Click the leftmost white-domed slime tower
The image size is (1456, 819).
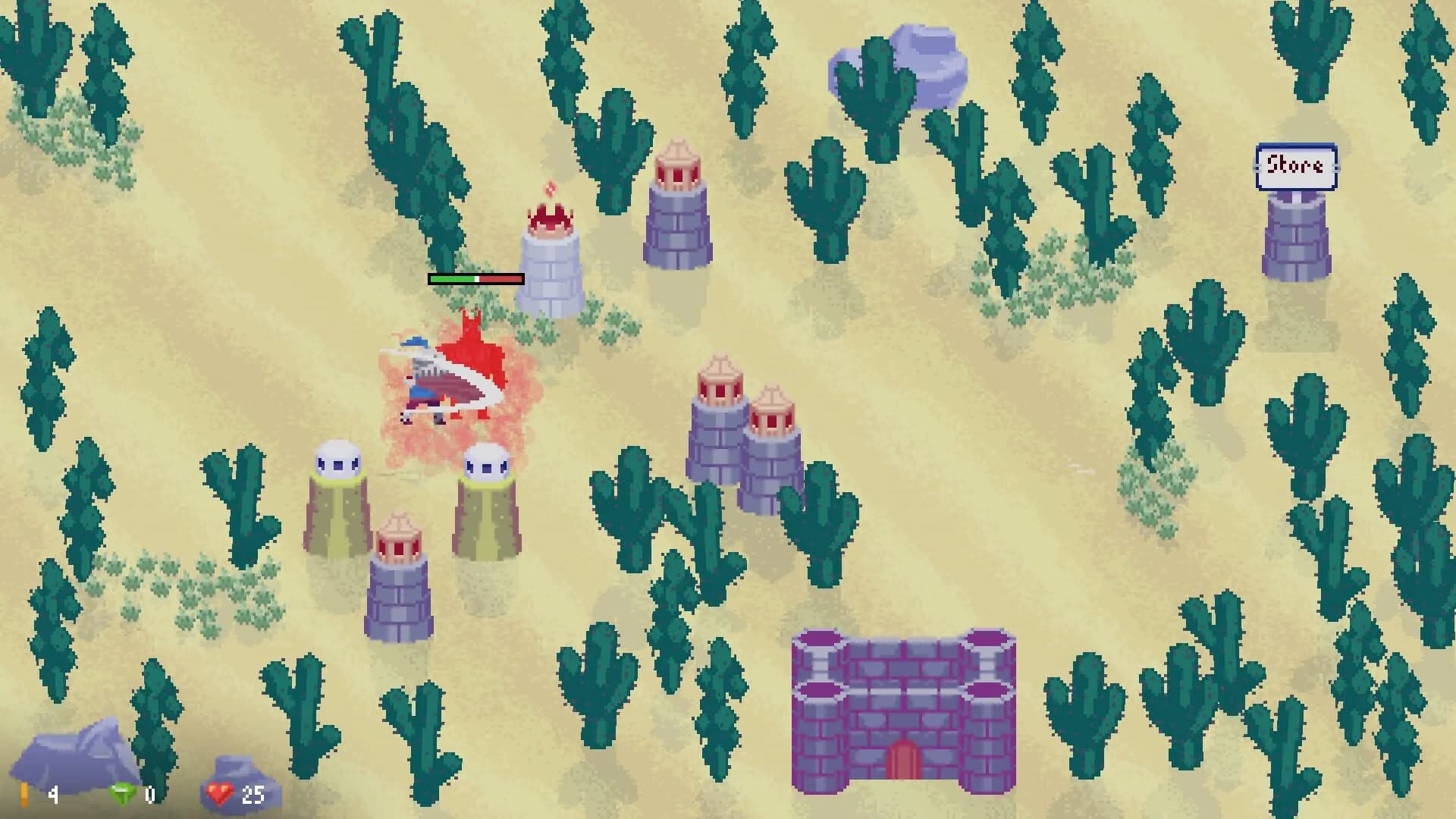pos(337,493)
